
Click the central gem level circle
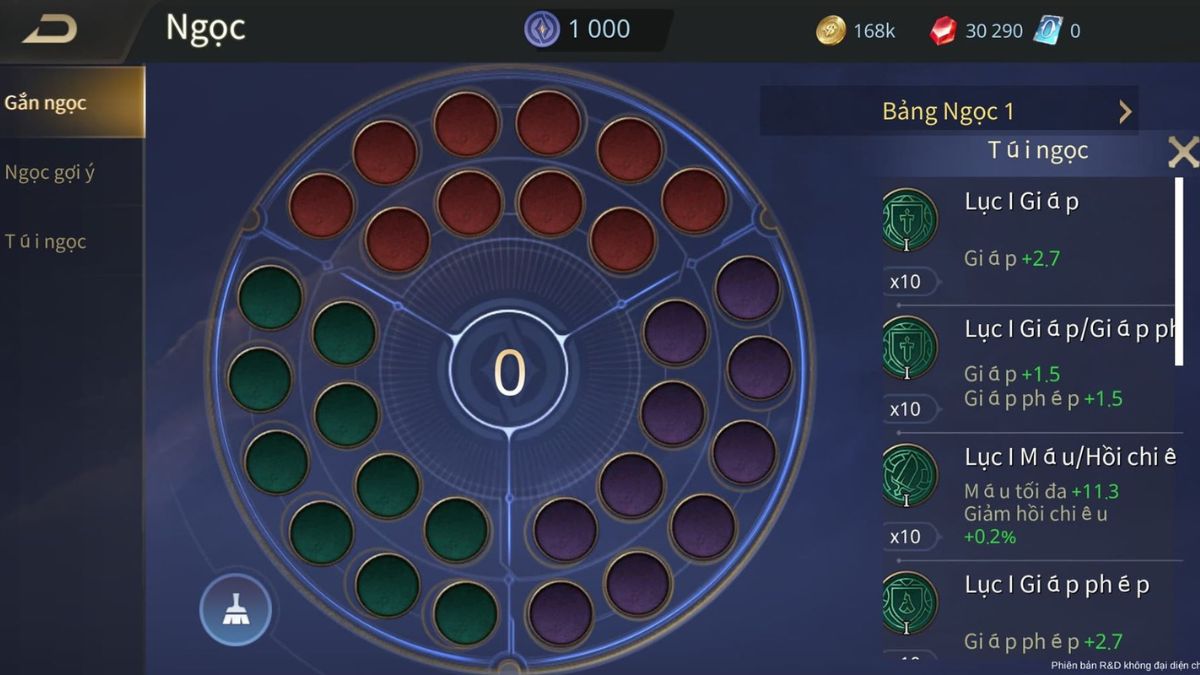509,372
